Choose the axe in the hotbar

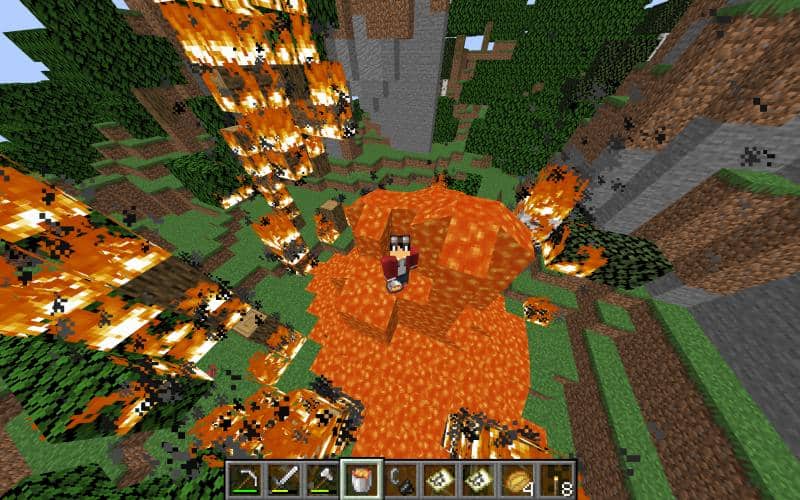tap(322, 480)
